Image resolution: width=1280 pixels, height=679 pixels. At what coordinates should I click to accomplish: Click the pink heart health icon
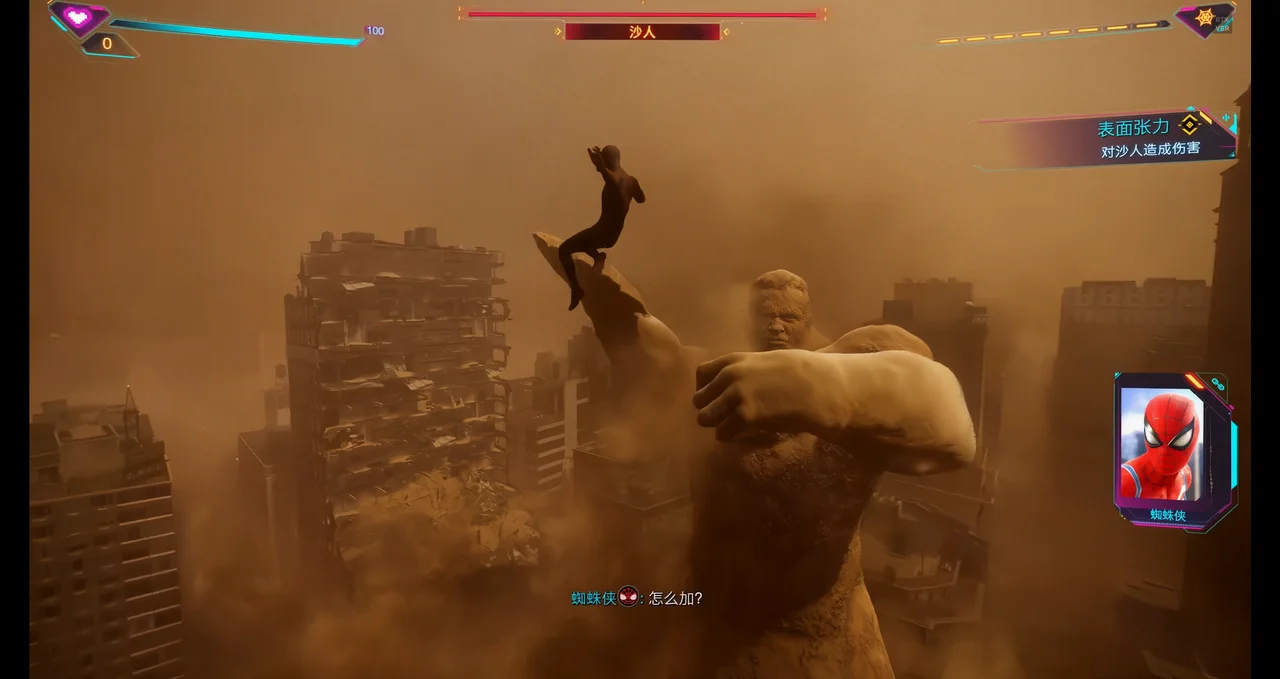(x=78, y=16)
